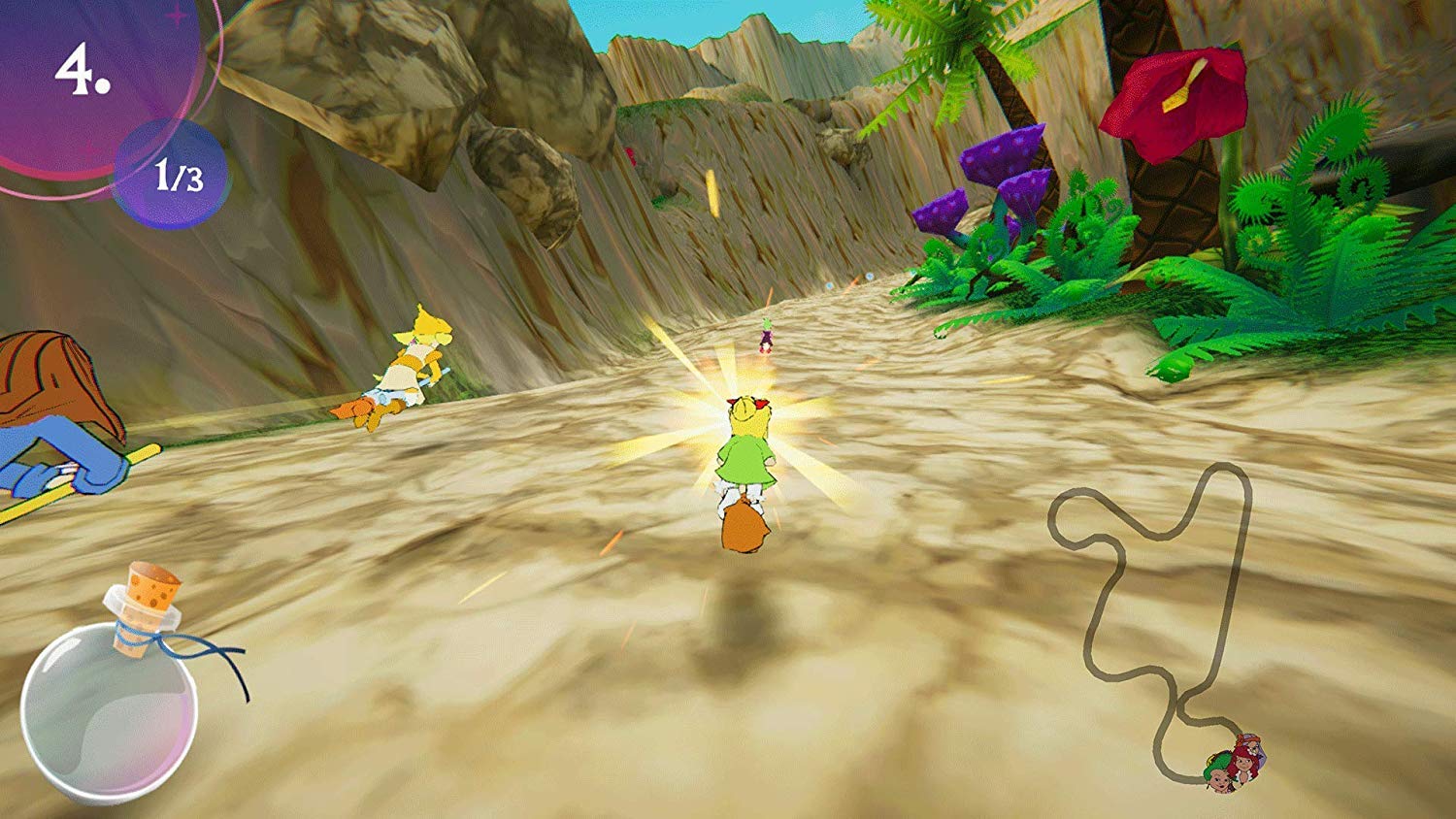Select the racer portraits on the minimap
Viewport: 1456px width, 819px height.
(x=1236, y=764)
